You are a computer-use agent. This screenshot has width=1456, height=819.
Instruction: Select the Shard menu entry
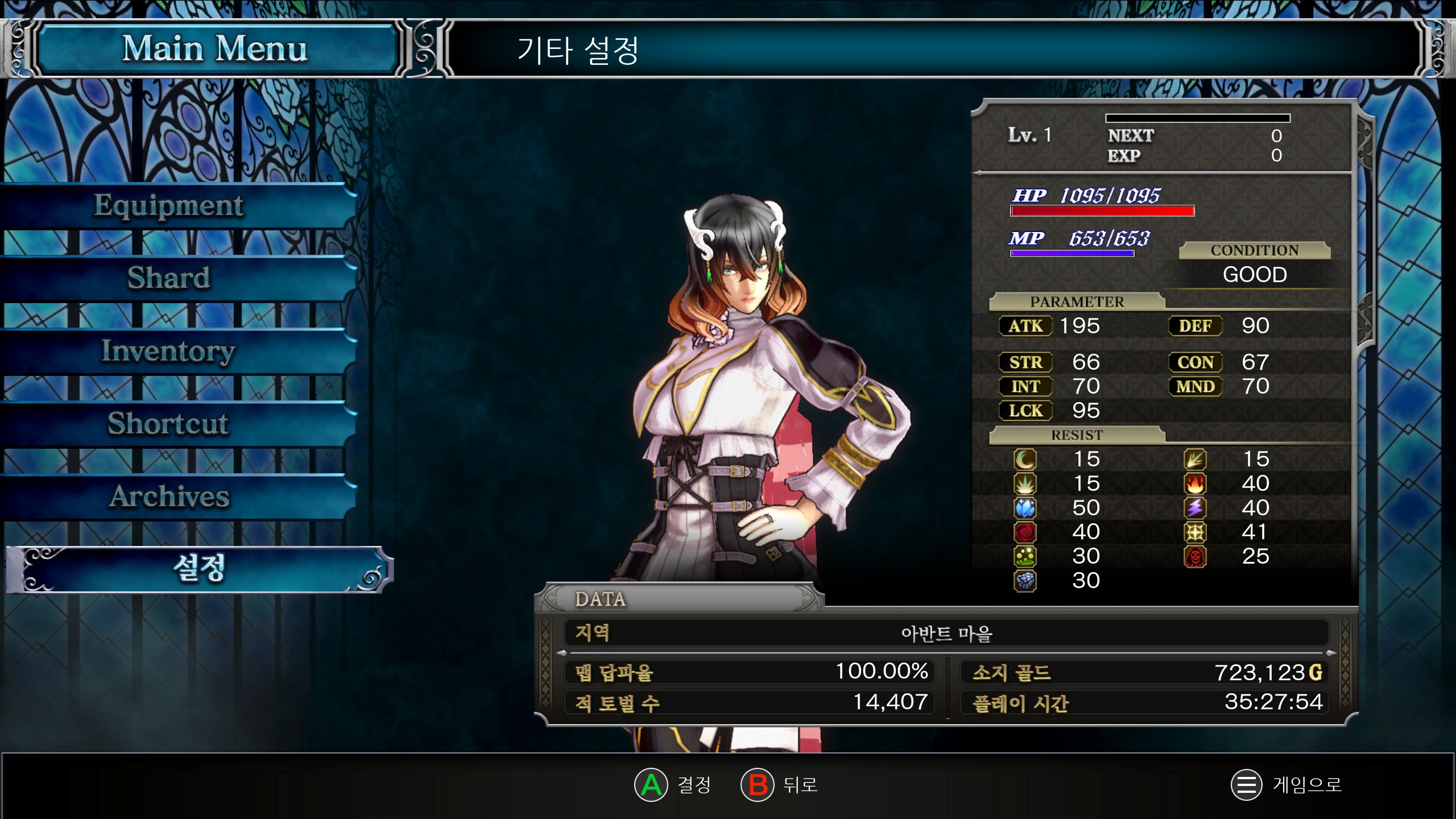click(169, 278)
